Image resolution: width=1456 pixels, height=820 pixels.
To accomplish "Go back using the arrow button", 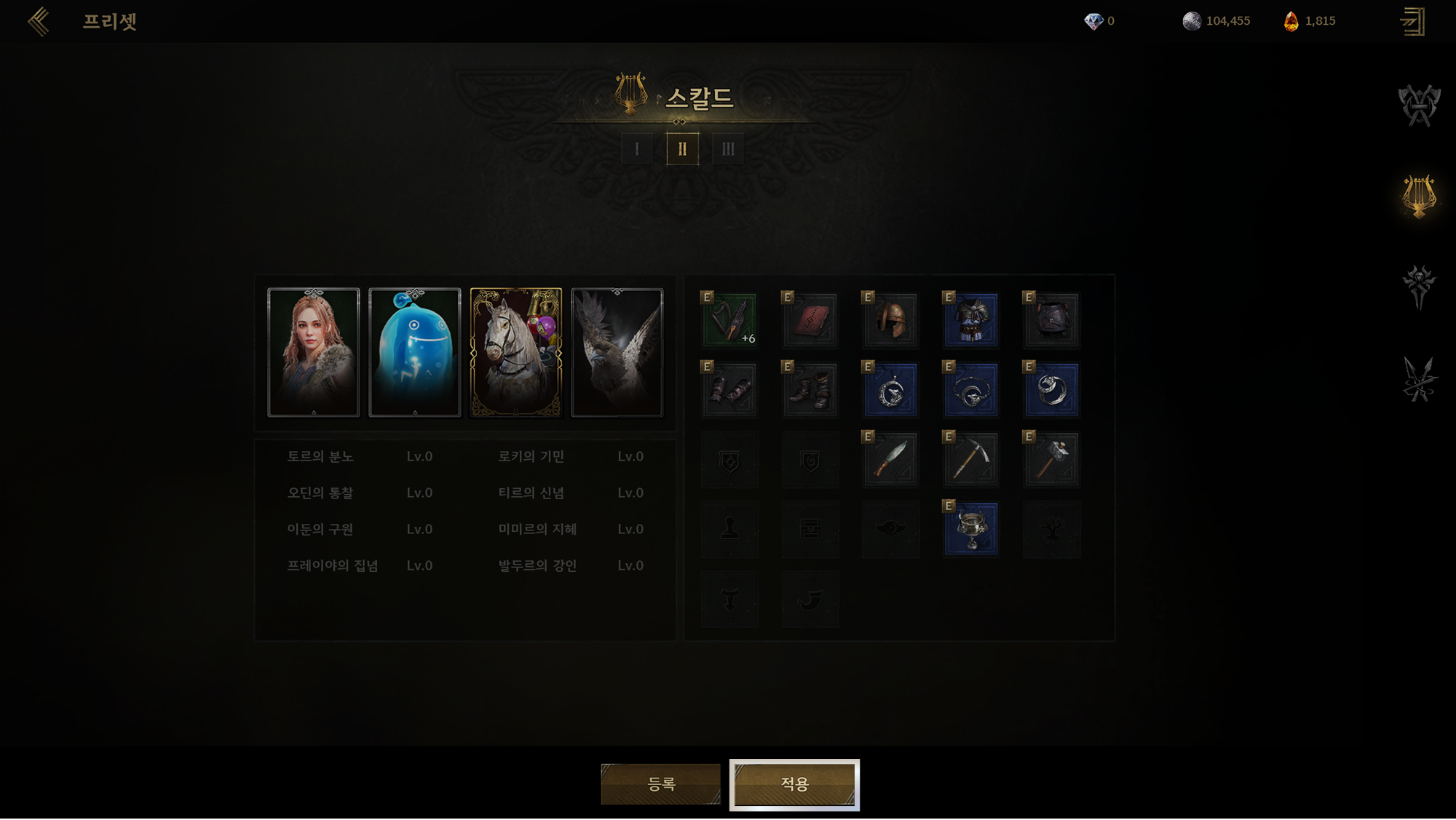I will [39, 21].
